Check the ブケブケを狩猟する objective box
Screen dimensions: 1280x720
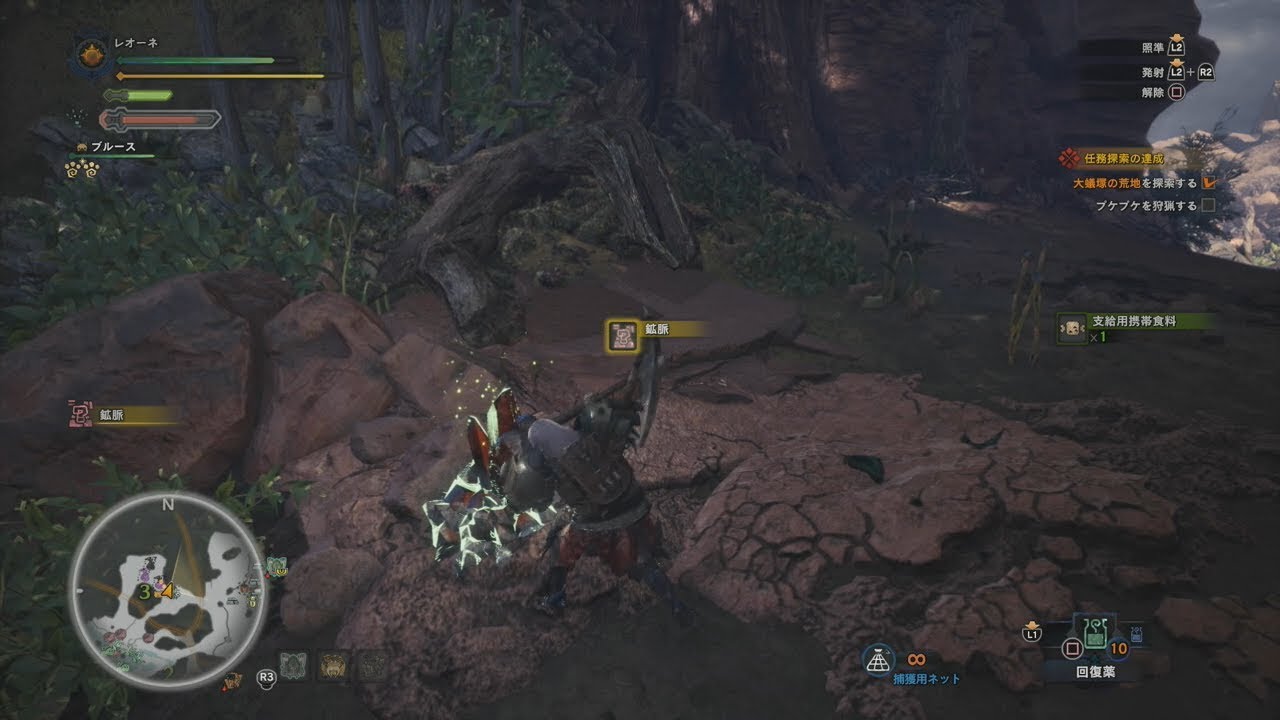pyautogui.click(x=1209, y=206)
